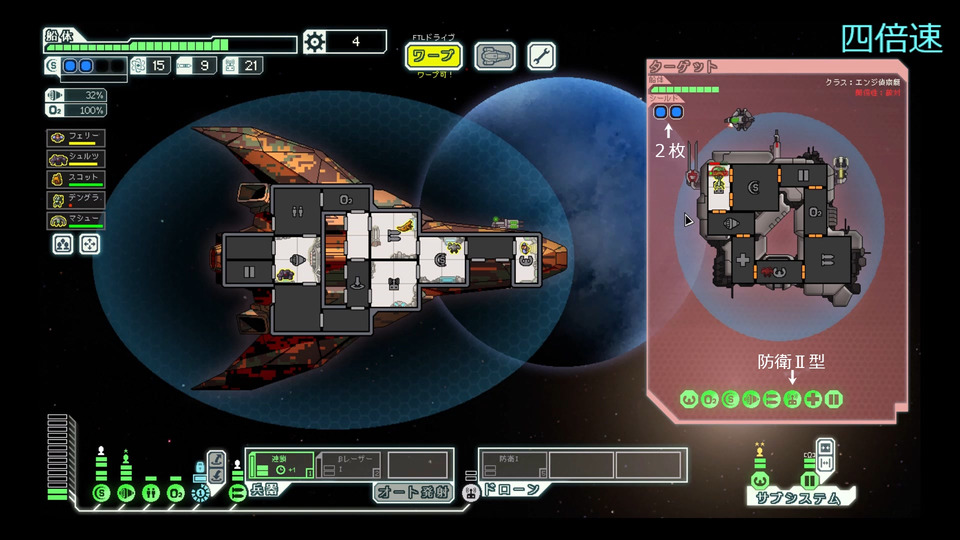Activate the 防衛 I drone slot
This screenshot has height=540, width=960.
pos(513,465)
